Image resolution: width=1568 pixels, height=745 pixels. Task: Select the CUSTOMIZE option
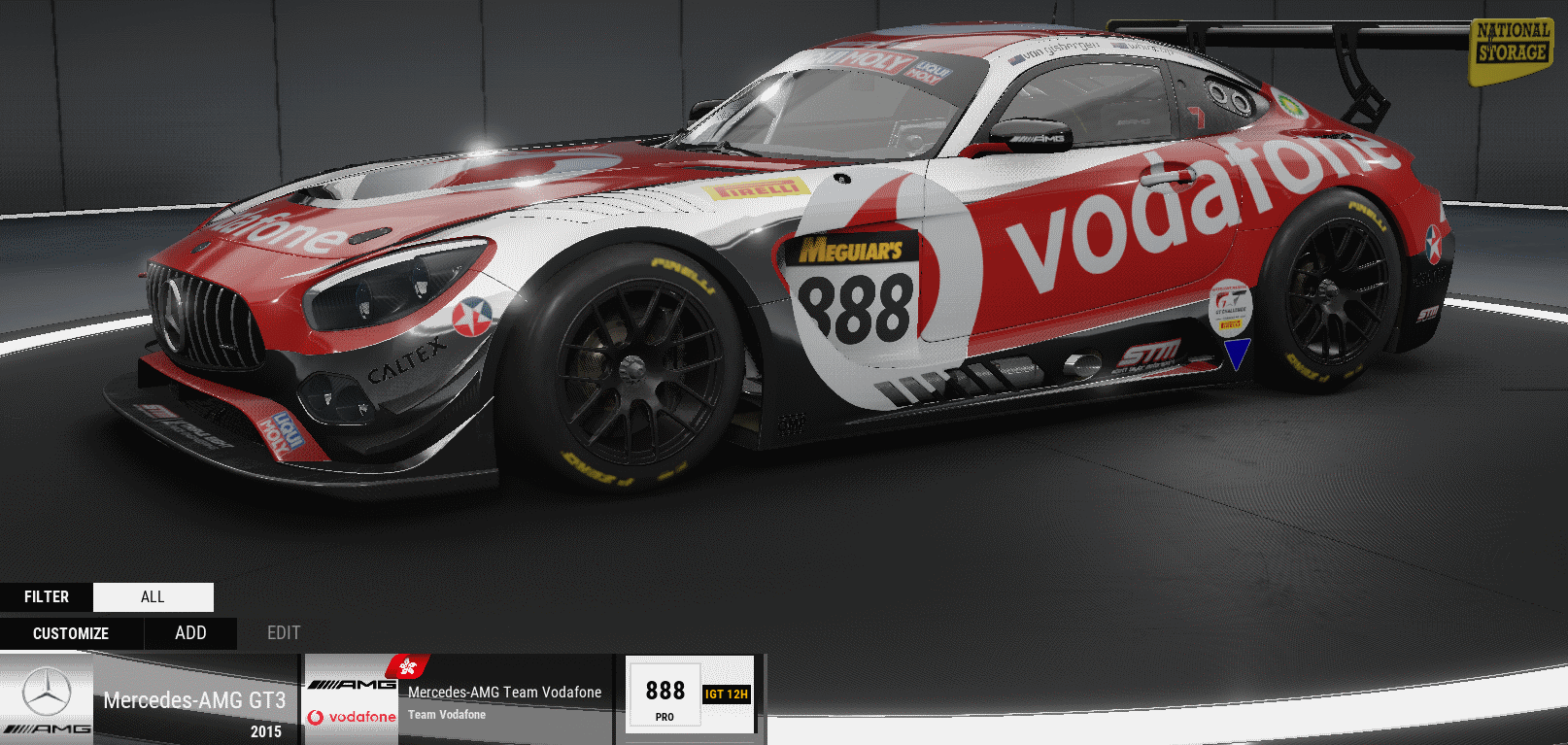click(x=71, y=633)
